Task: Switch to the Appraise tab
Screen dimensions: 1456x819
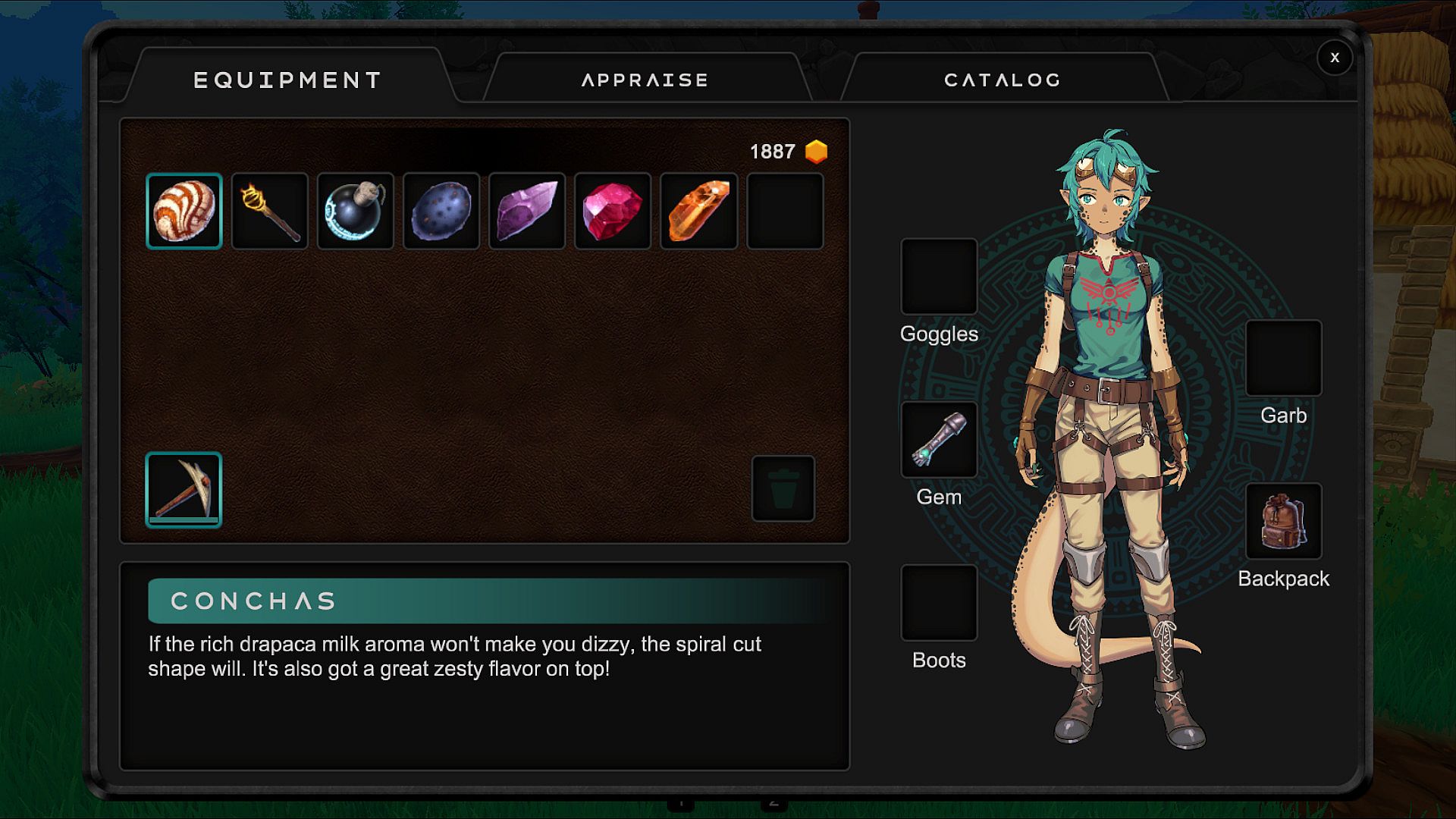Action: pyautogui.click(x=645, y=80)
